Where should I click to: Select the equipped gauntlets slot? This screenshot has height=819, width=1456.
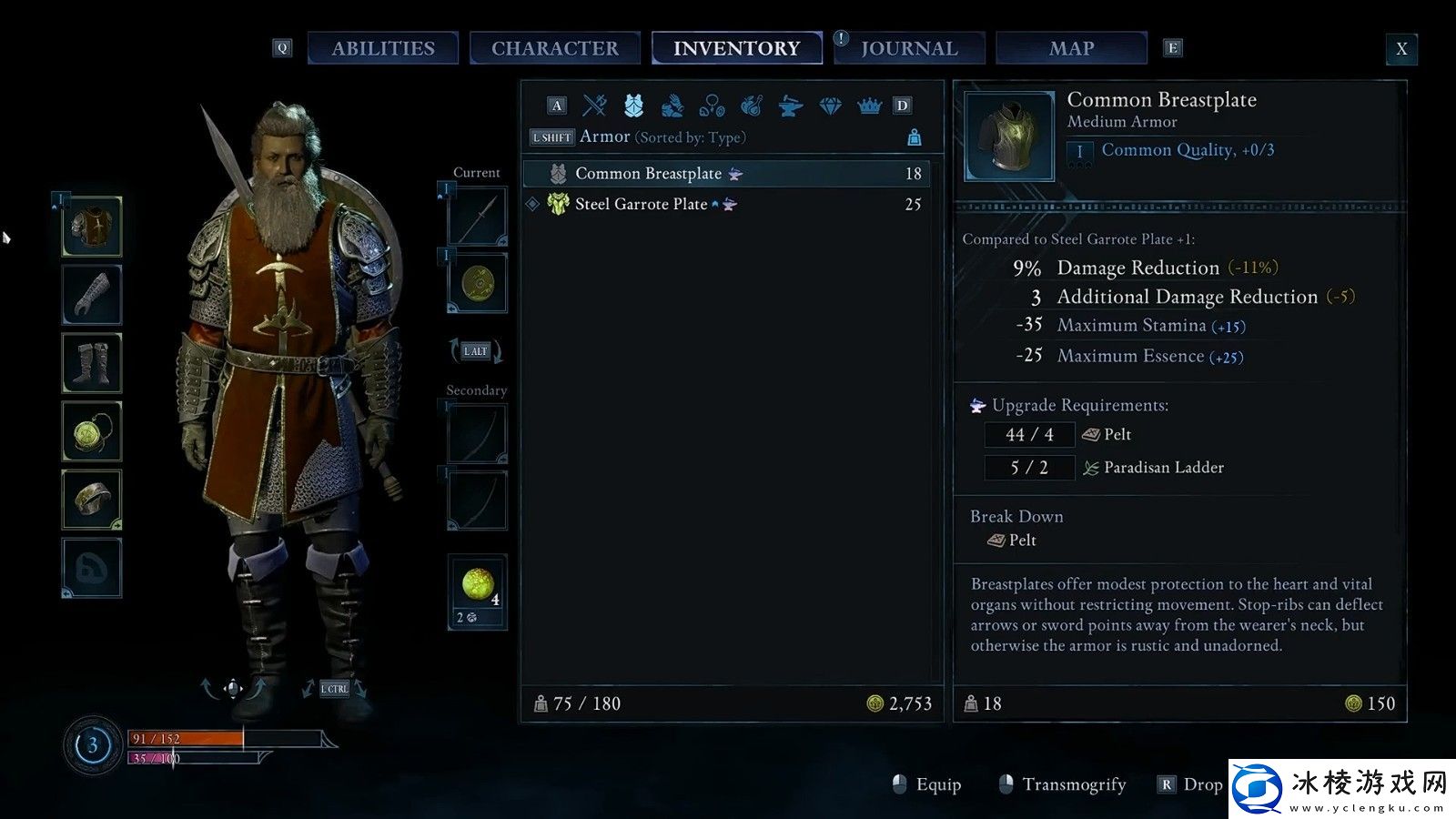coord(92,295)
